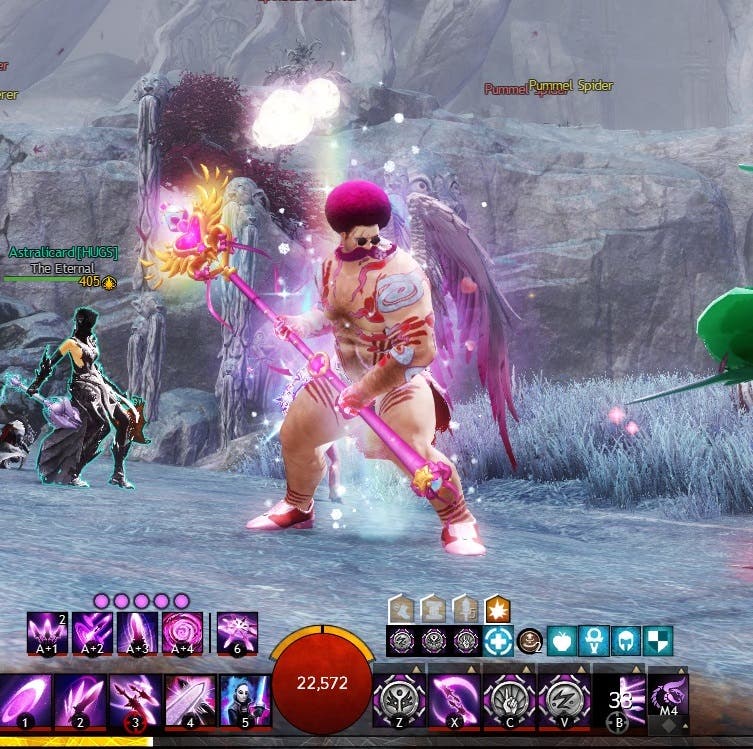Use the purple crescent utility skill X
This screenshot has height=749, width=753.
(x=454, y=699)
